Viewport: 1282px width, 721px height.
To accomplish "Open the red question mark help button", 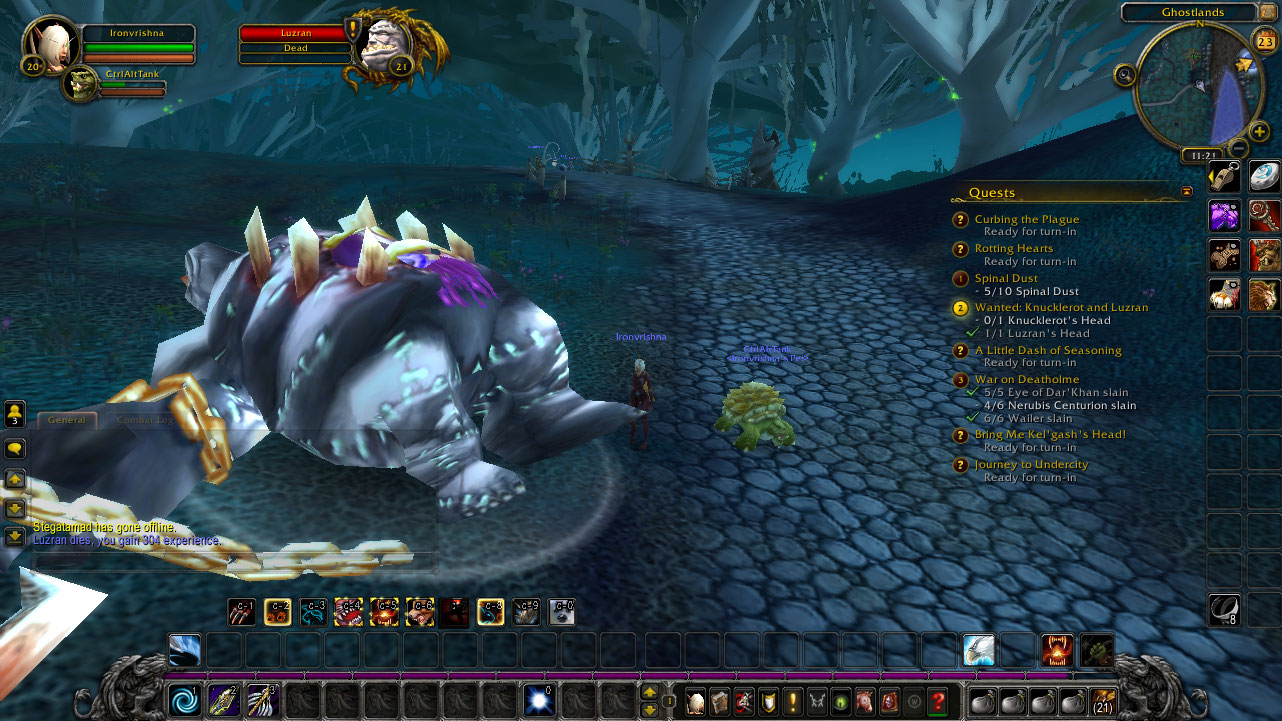I will point(938,701).
